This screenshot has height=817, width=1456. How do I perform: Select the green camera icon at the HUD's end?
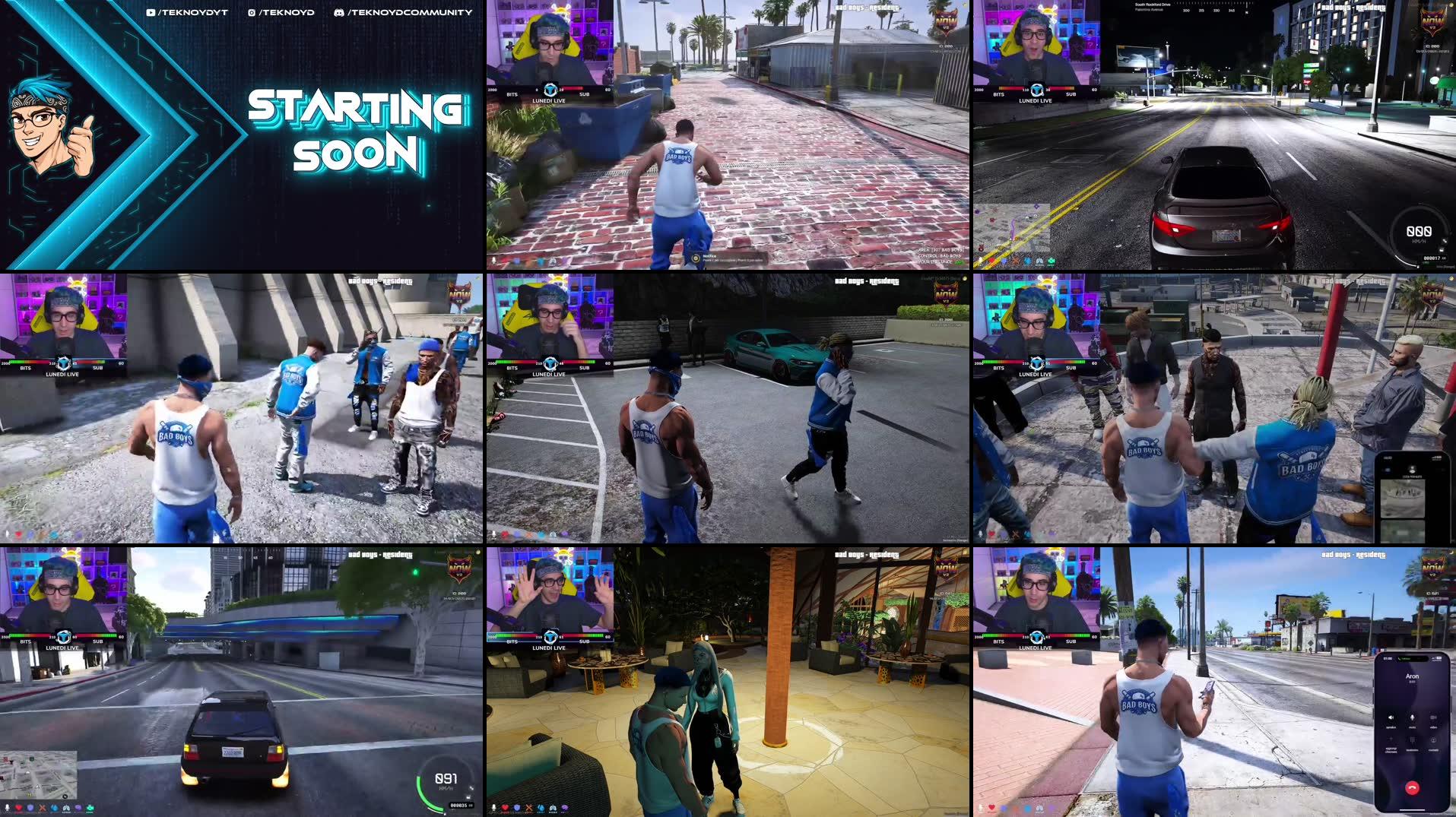(90, 808)
